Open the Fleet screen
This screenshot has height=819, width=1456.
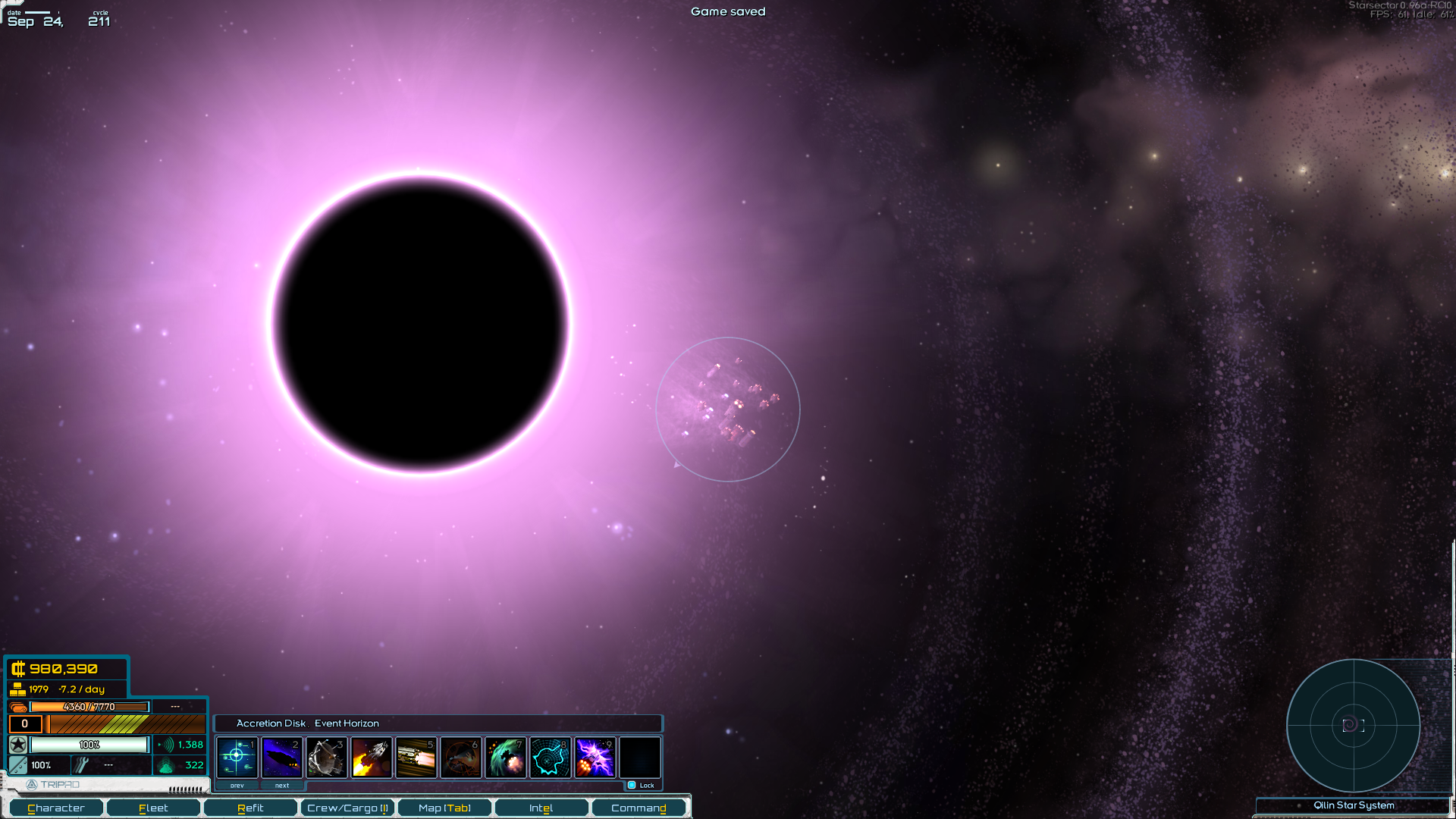coord(153,808)
